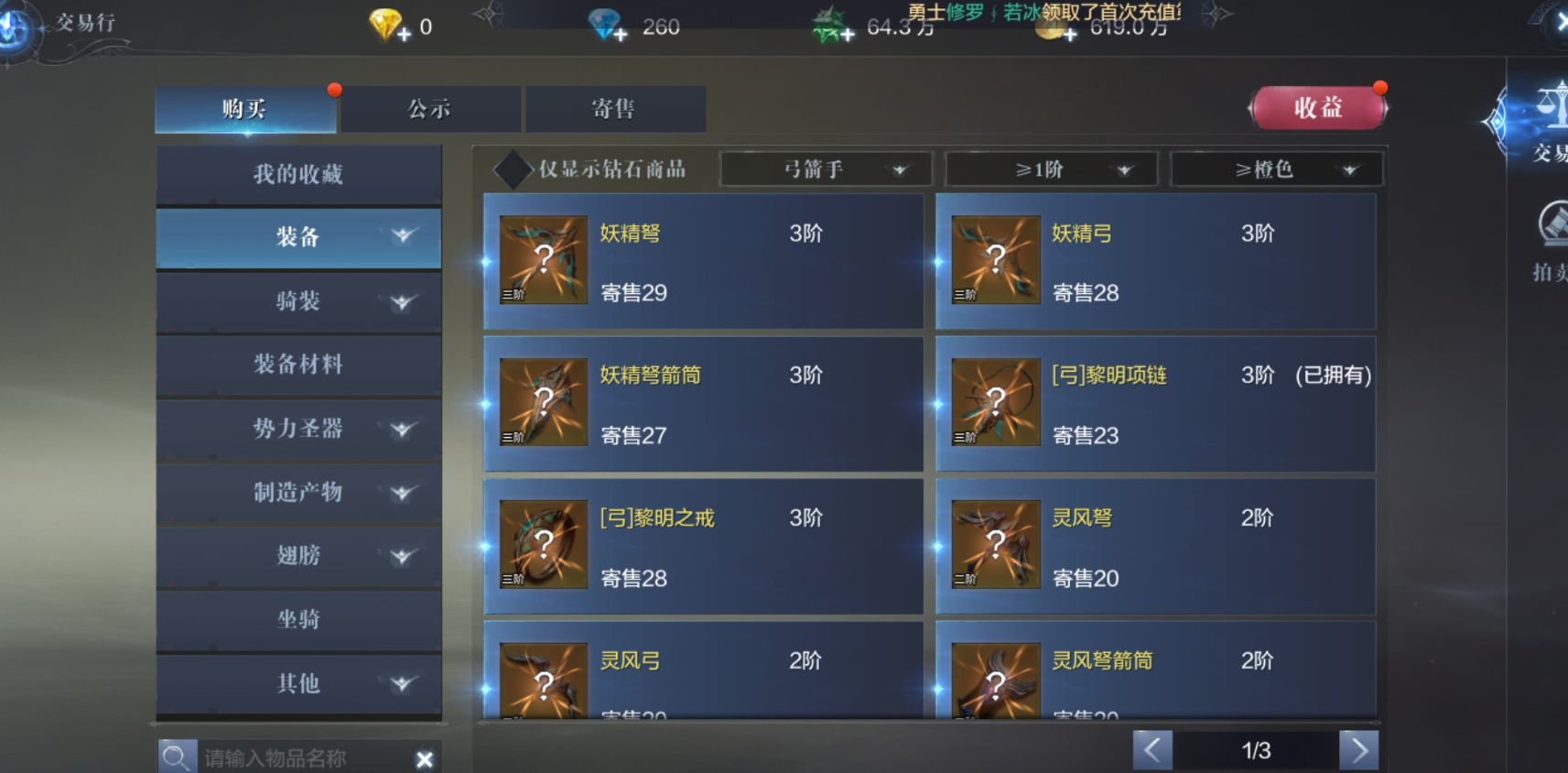This screenshot has height=773, width=1568.
Task: Enable the 仅显示钻石商品 filter
Action: (514, 169)
